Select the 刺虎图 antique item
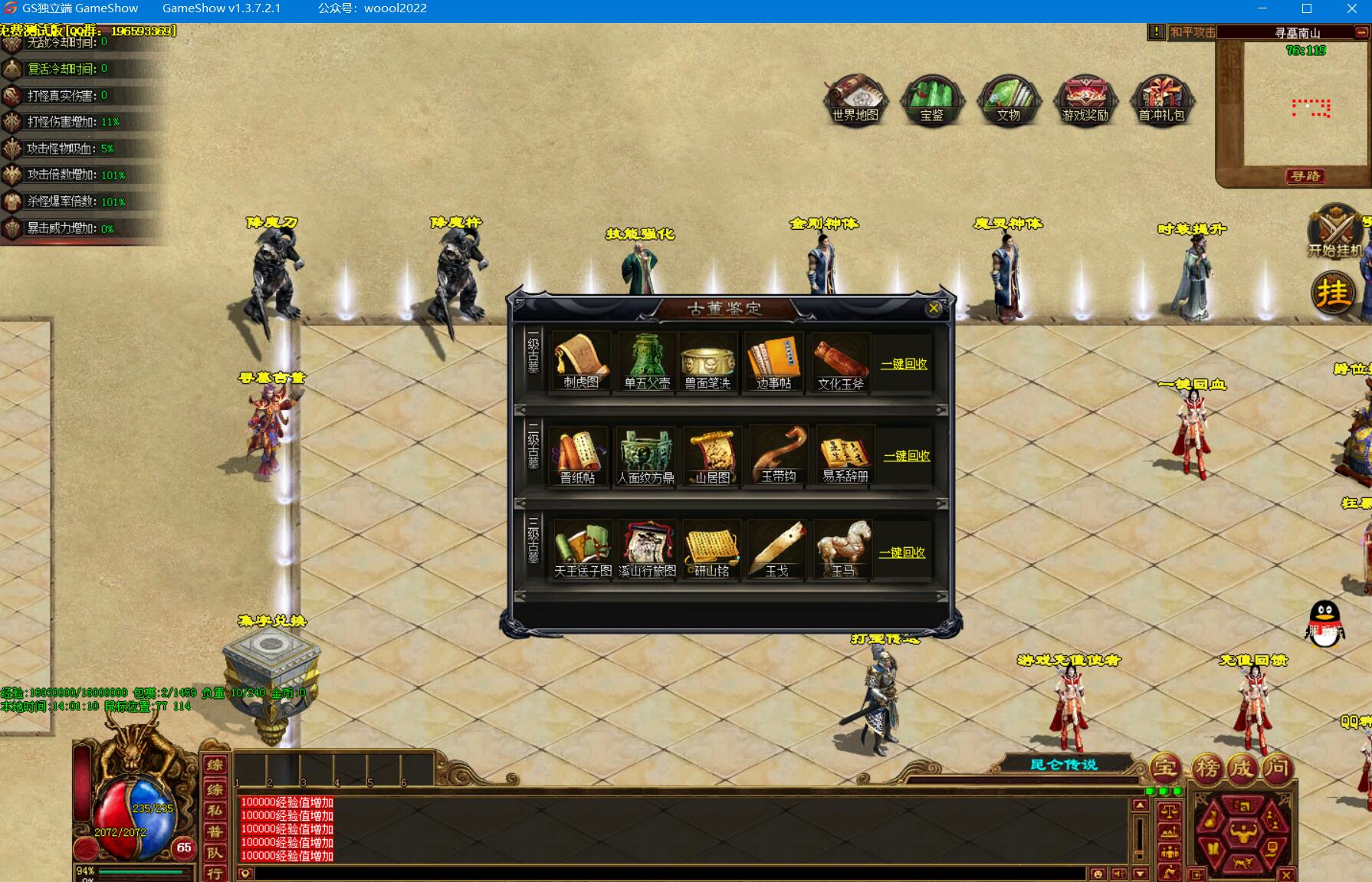This screenshot has height=882, width=1372. (580, 362)
